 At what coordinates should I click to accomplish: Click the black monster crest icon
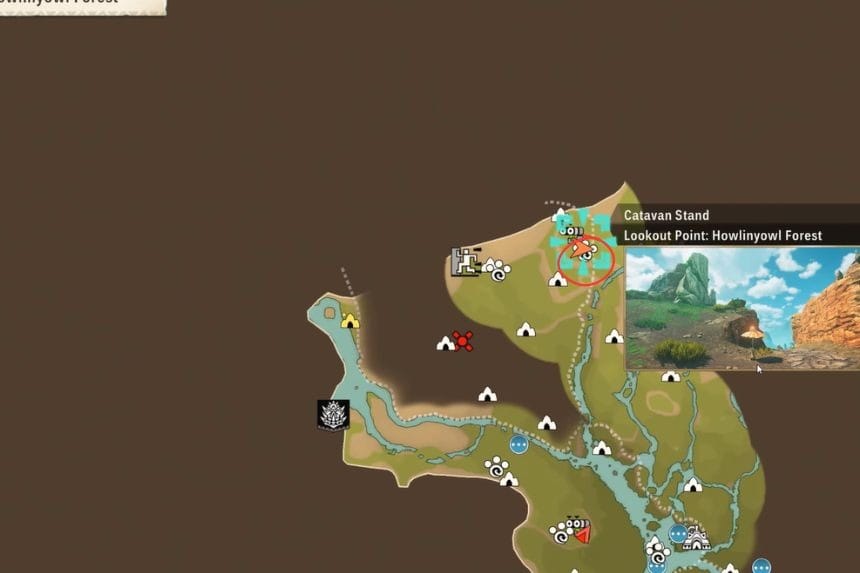pyautogui.click(x=333, y=413)
